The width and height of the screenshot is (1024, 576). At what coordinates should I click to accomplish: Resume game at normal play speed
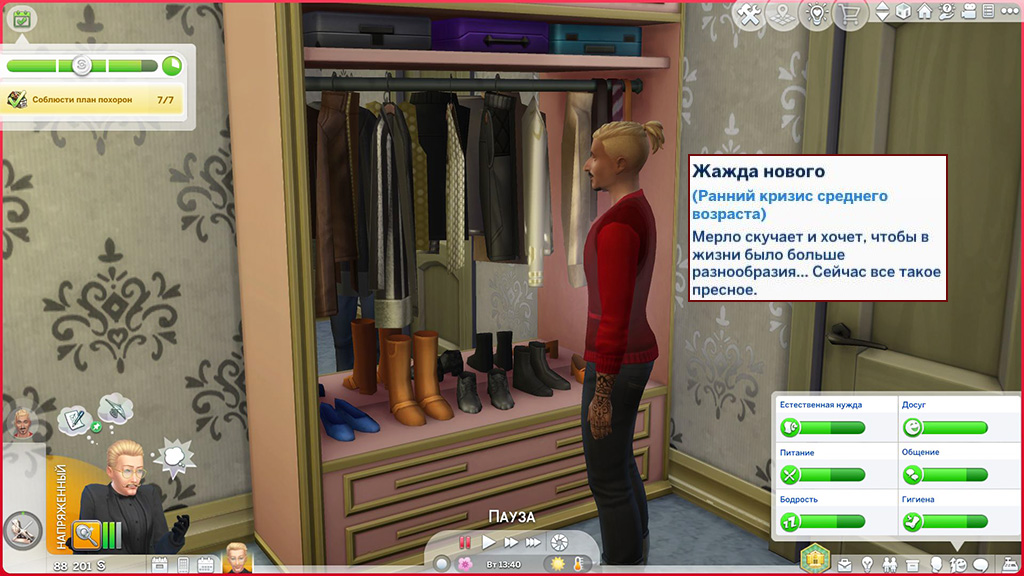(488, 542)
